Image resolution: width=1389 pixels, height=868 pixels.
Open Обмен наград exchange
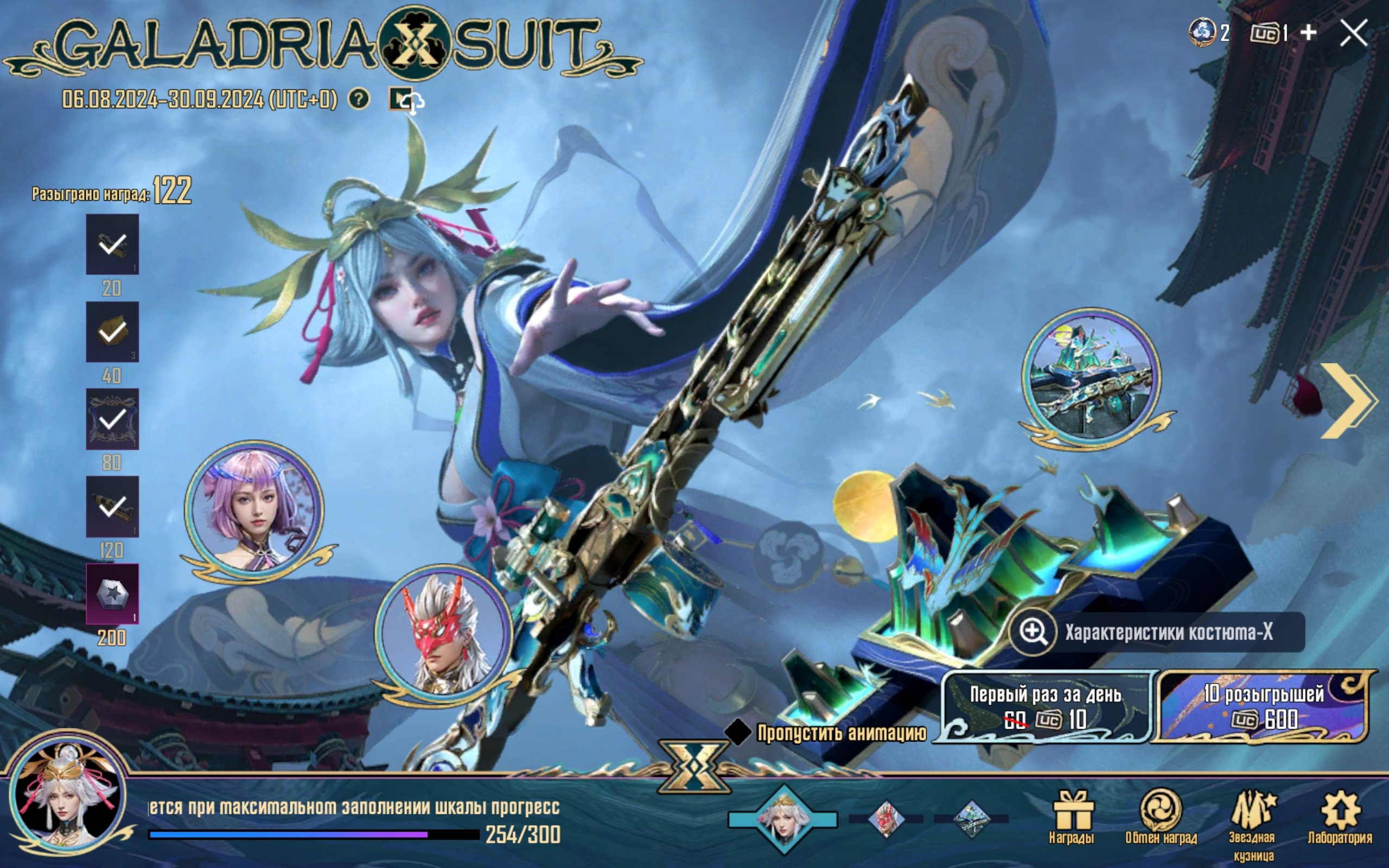1161,818
